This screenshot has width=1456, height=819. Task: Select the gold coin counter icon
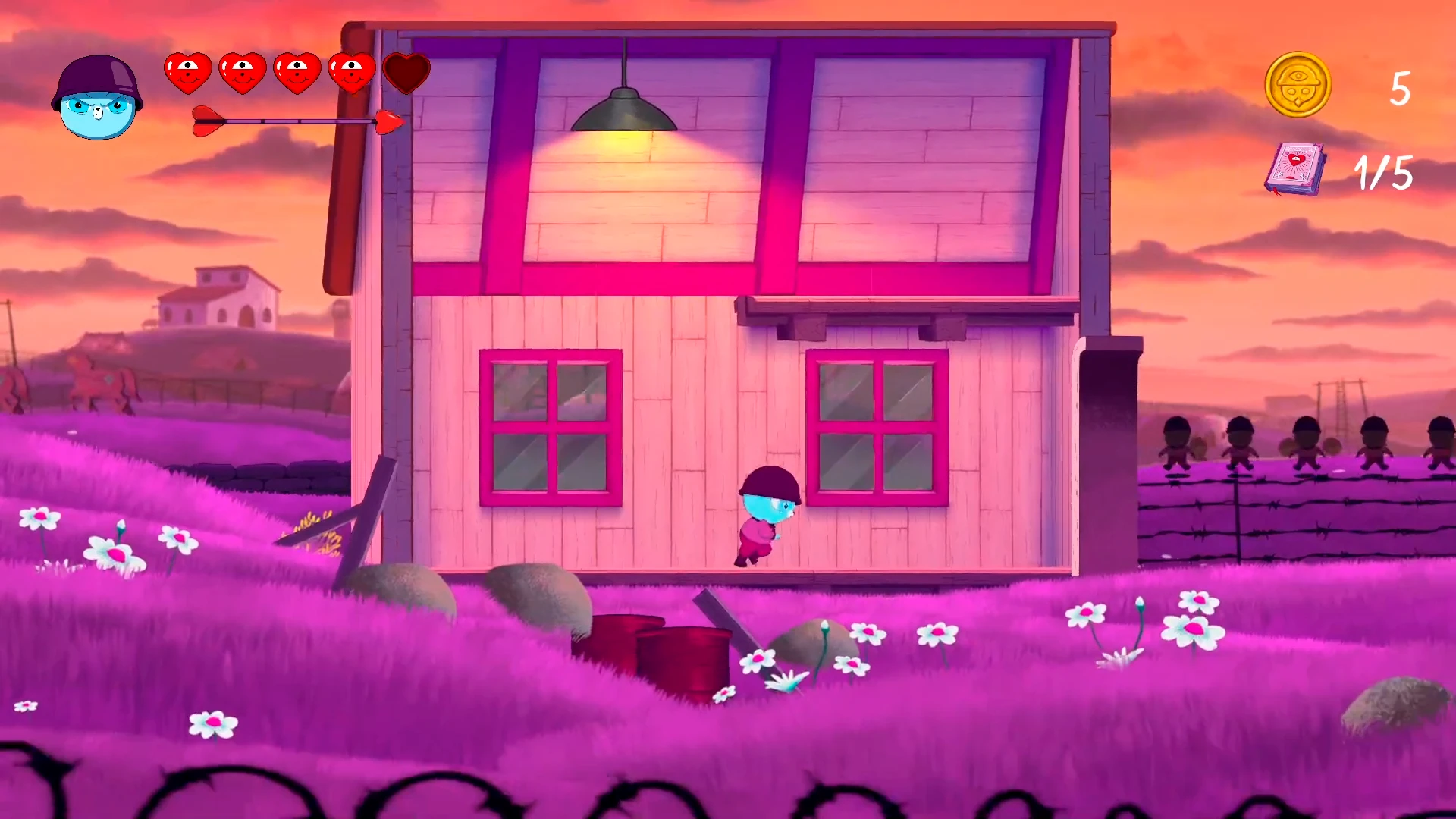(1298, 86)
